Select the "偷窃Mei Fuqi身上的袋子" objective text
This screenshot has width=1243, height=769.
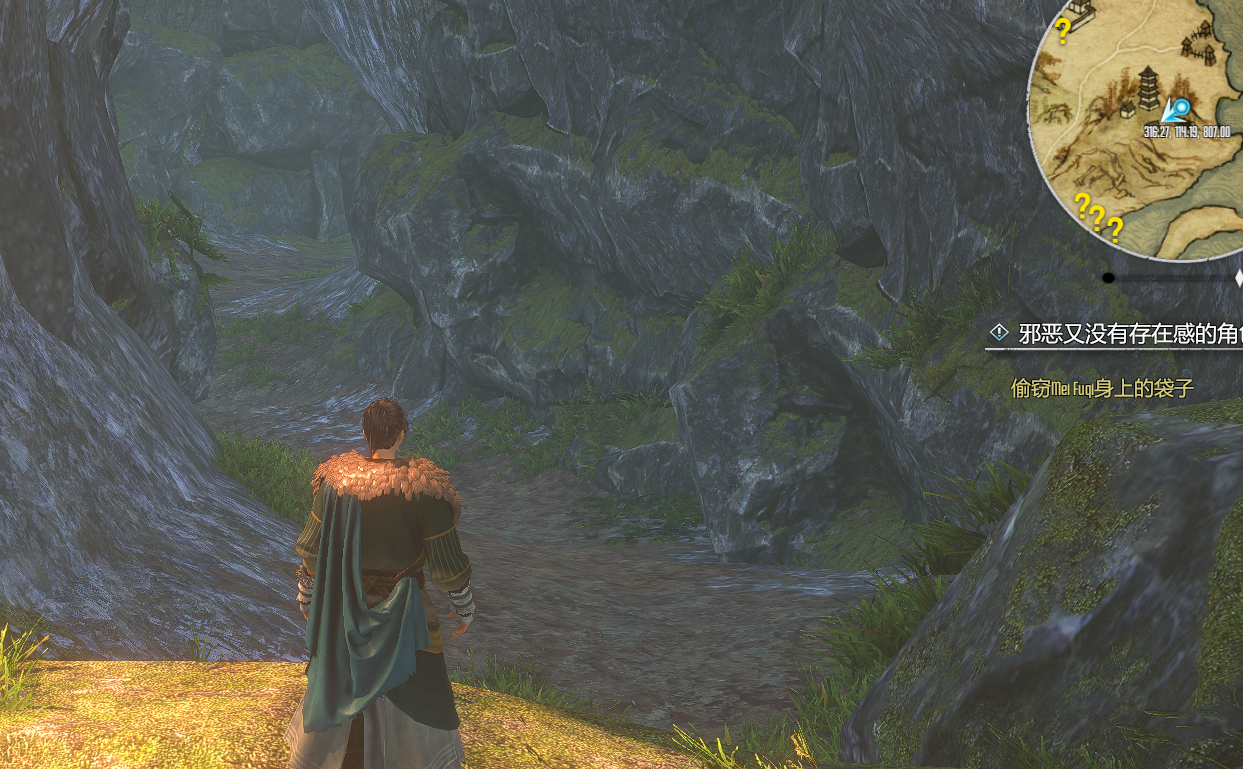tap(1102, 388)
